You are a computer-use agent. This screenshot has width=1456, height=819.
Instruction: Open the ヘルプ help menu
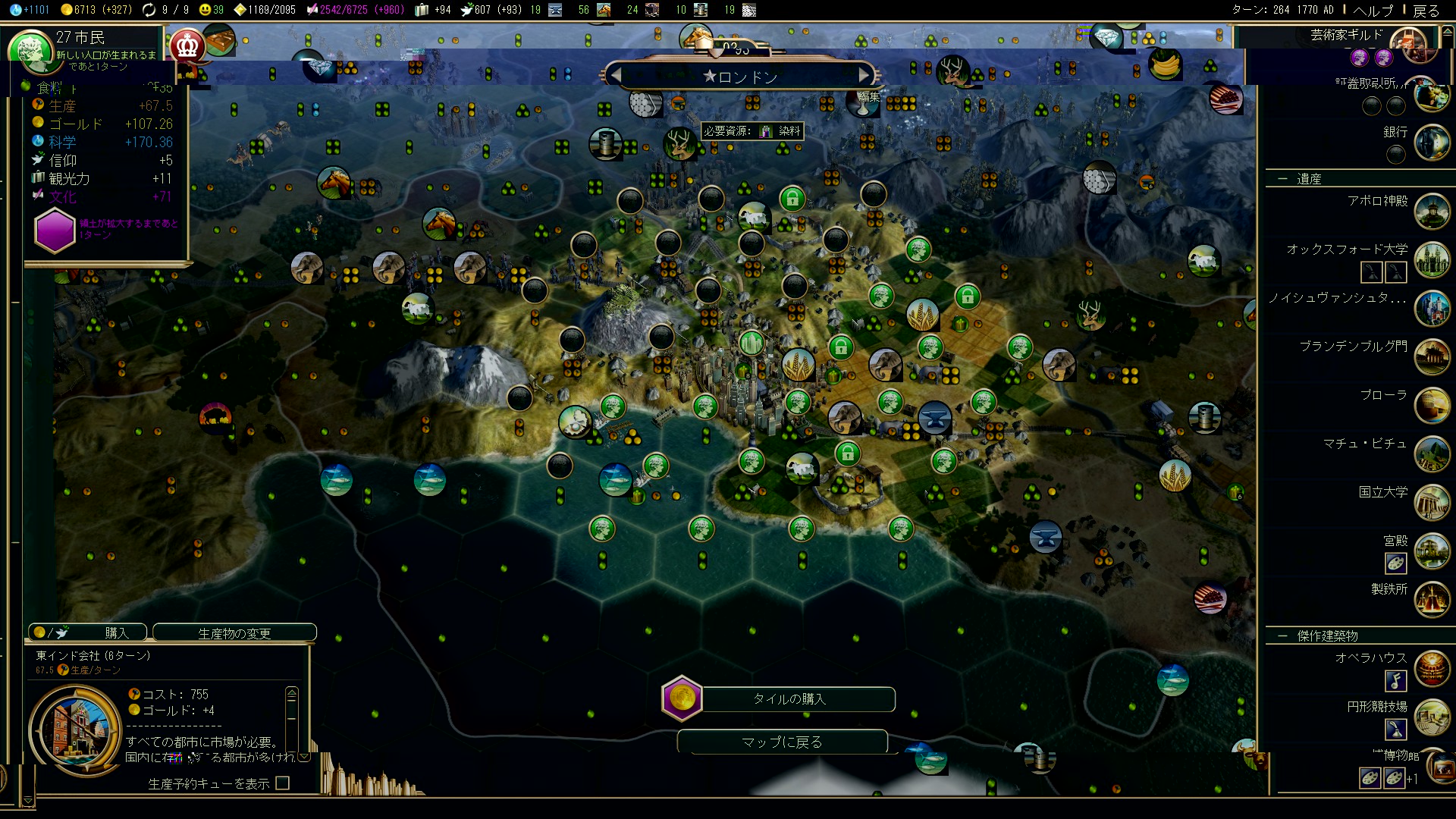tap(1373, 10)
